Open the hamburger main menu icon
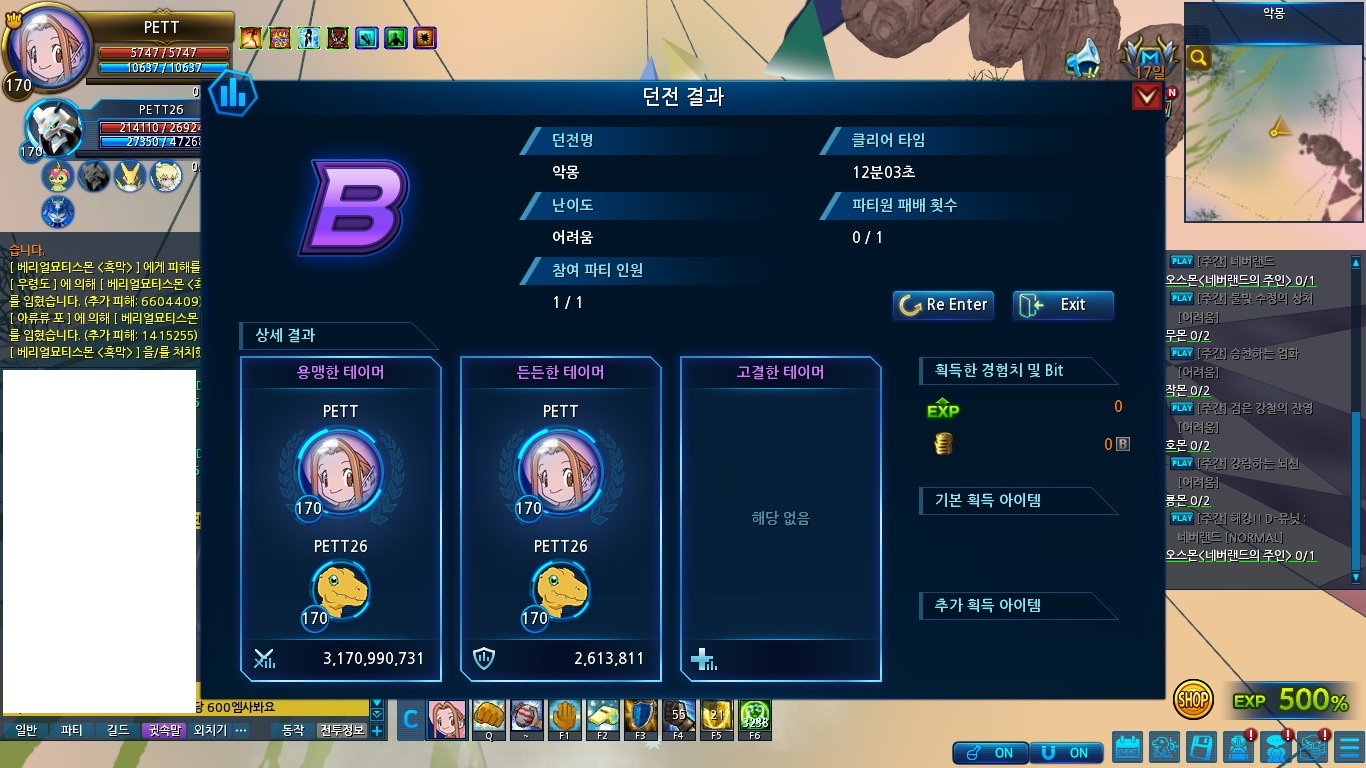The width and height of the screenshot is (1366, 768). point(1347,746)
